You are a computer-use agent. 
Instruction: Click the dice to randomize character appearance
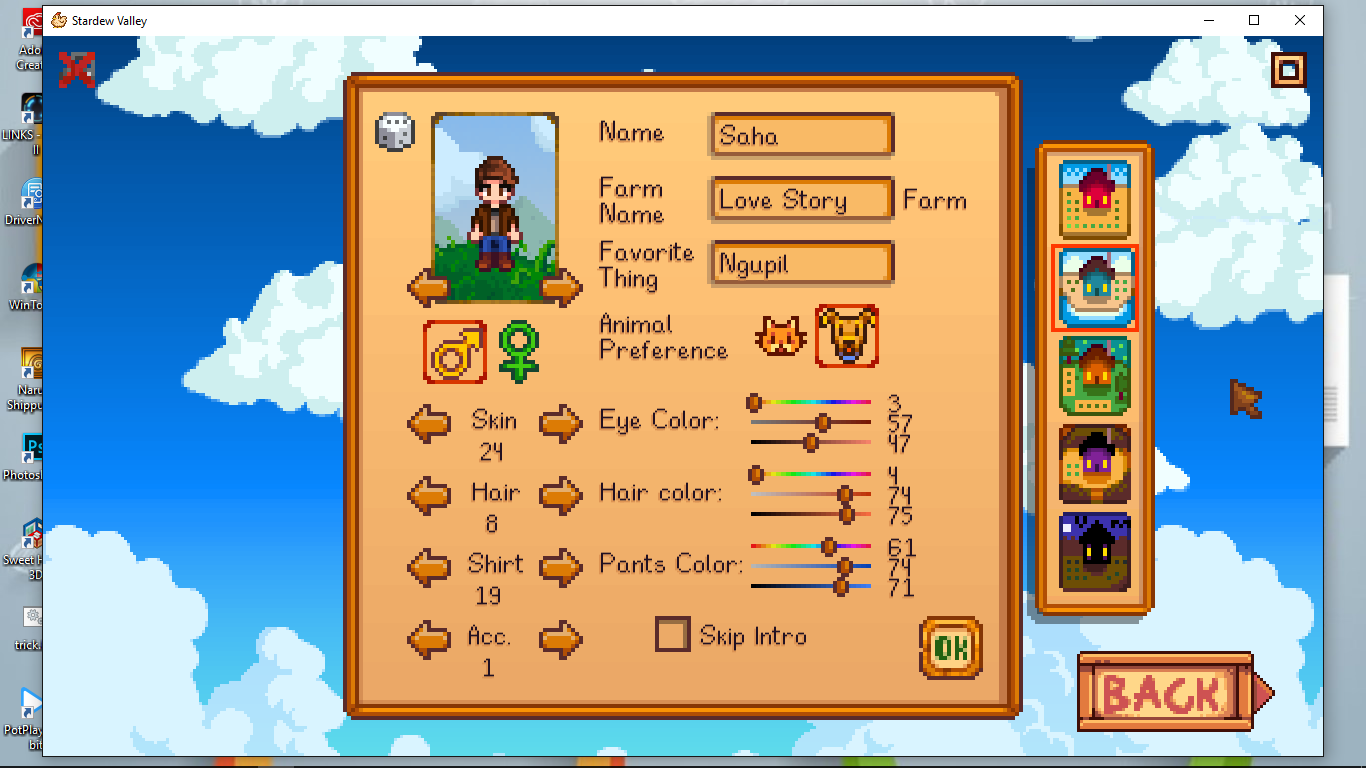395,131
